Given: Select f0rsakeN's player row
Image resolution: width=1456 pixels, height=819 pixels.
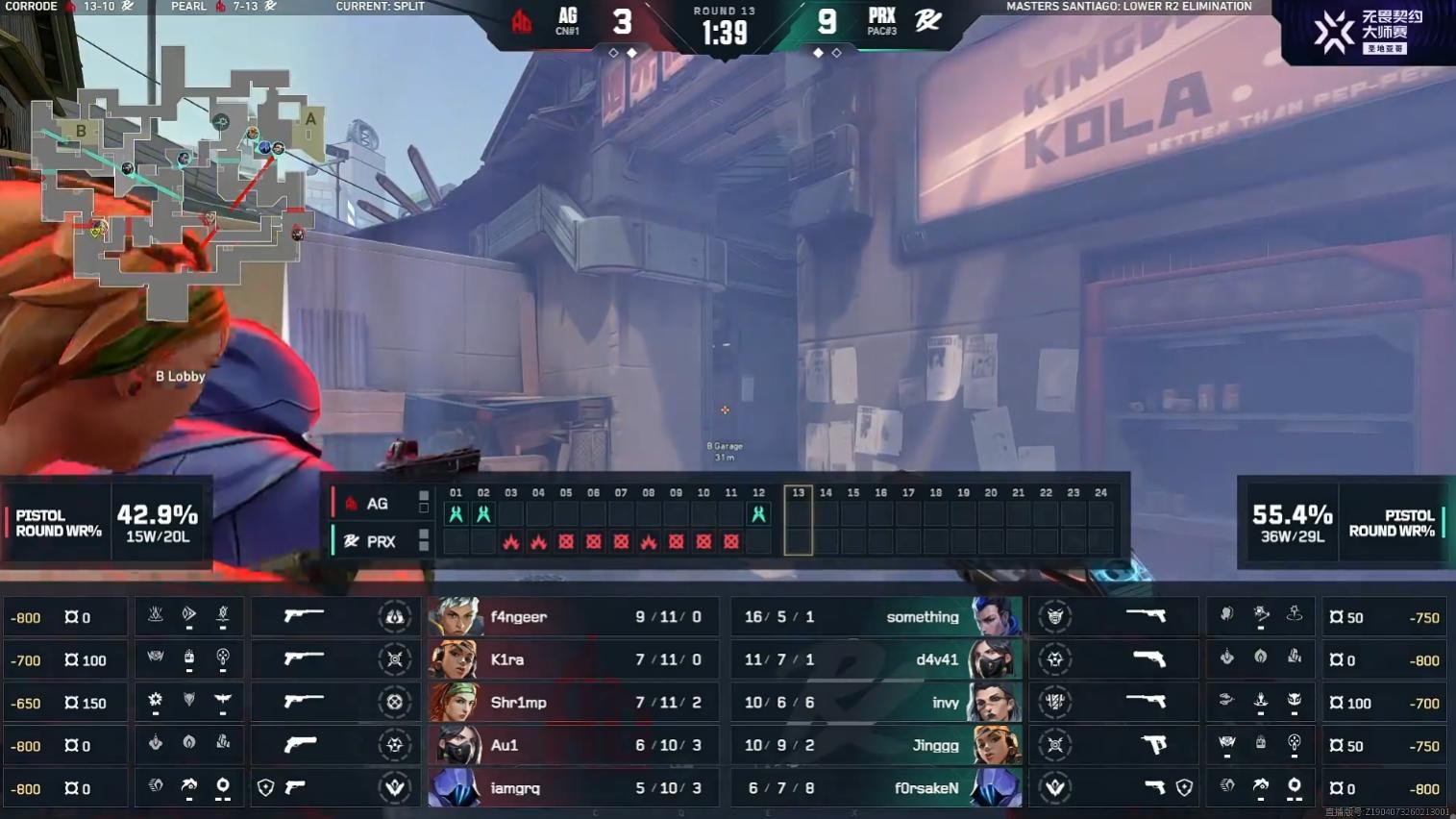Looking at the screenshot, I should tap(876, 788).
